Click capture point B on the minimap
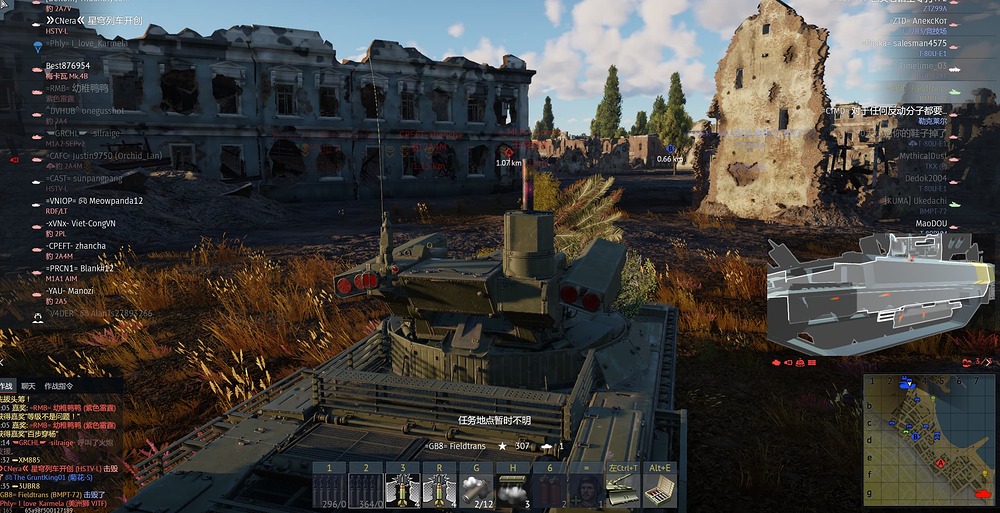1000x513 pixels. 915,436
